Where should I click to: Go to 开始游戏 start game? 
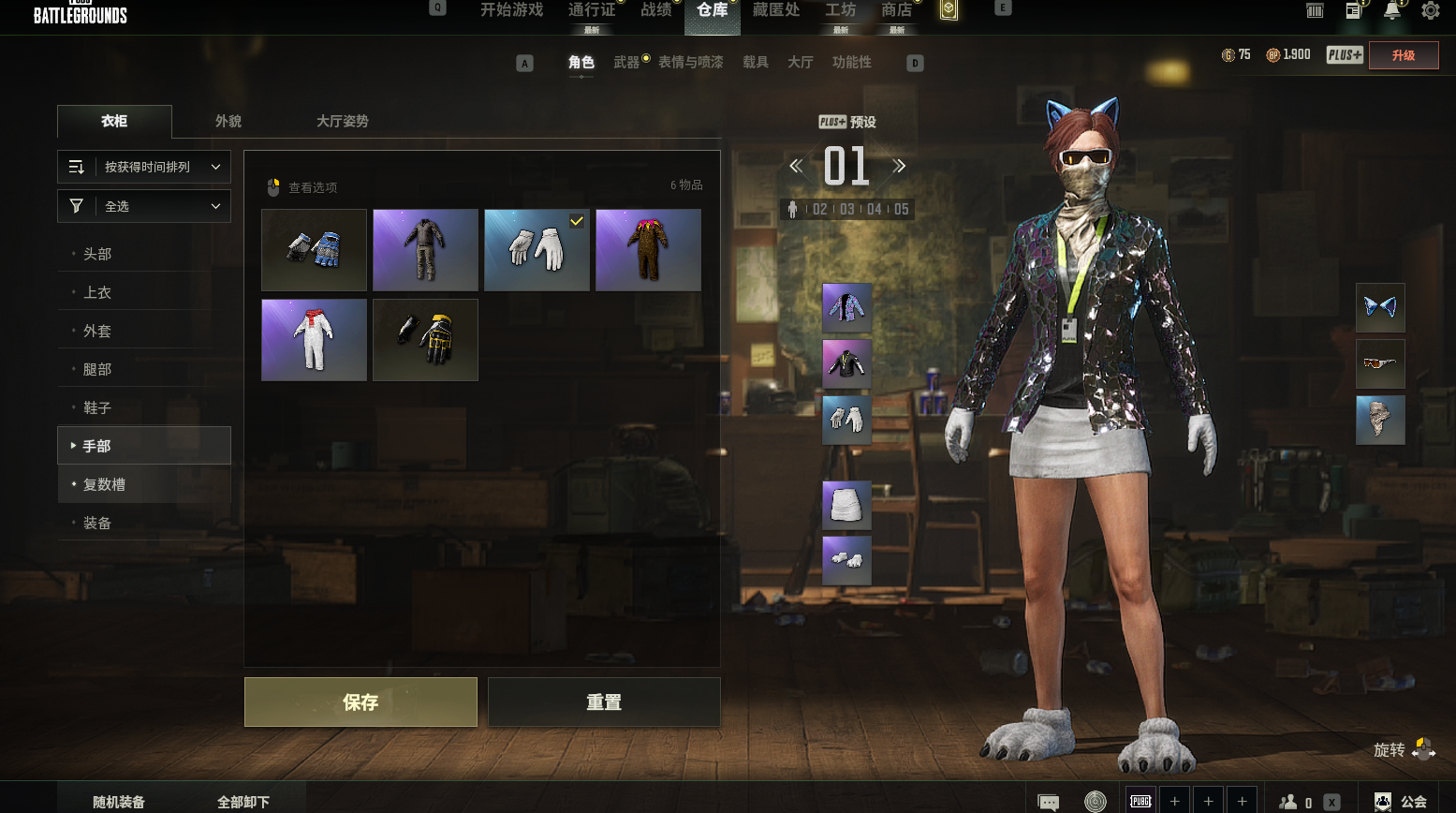coord(511,10)
